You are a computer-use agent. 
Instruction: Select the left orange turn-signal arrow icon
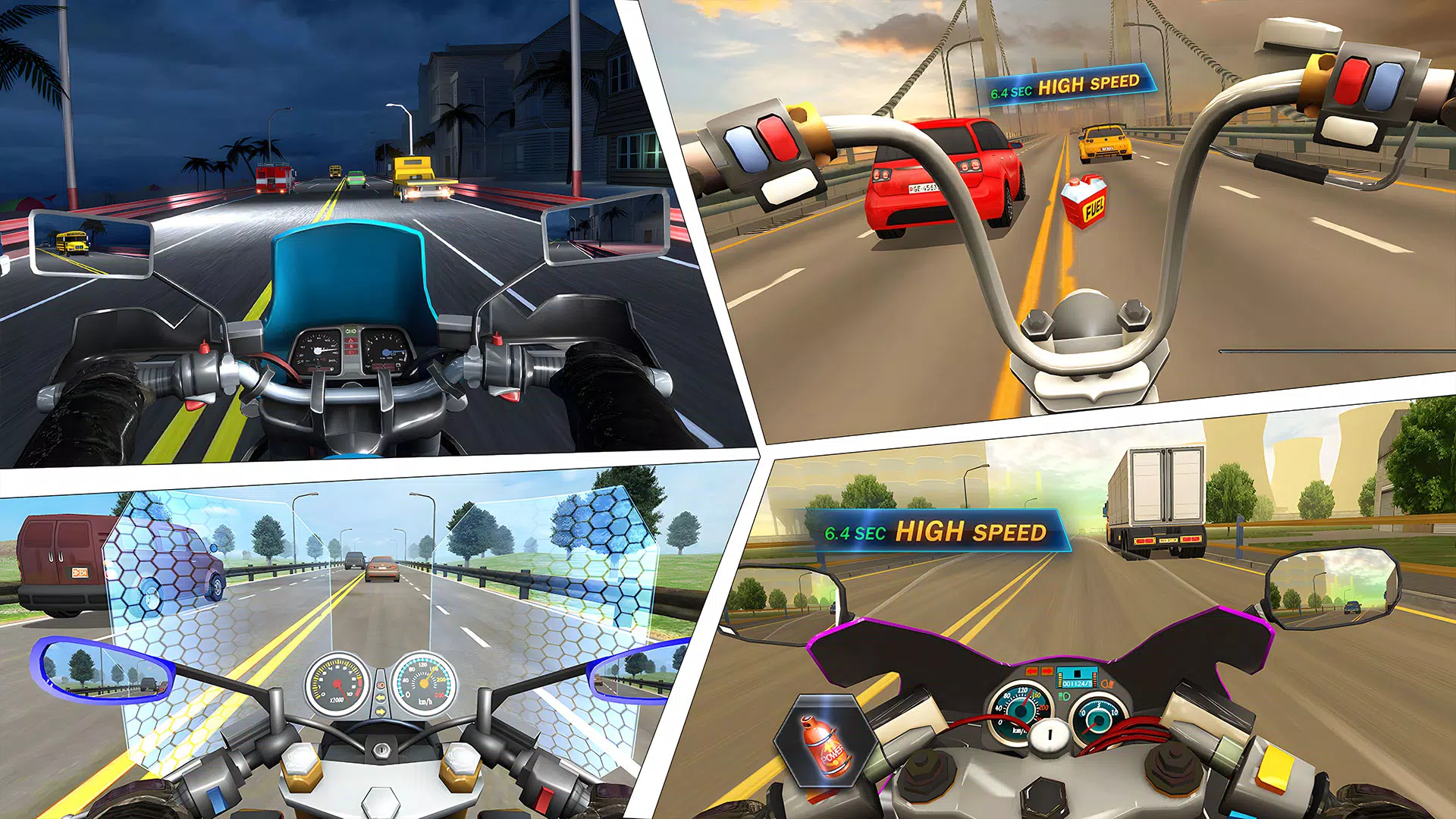tap(1031, 671)
